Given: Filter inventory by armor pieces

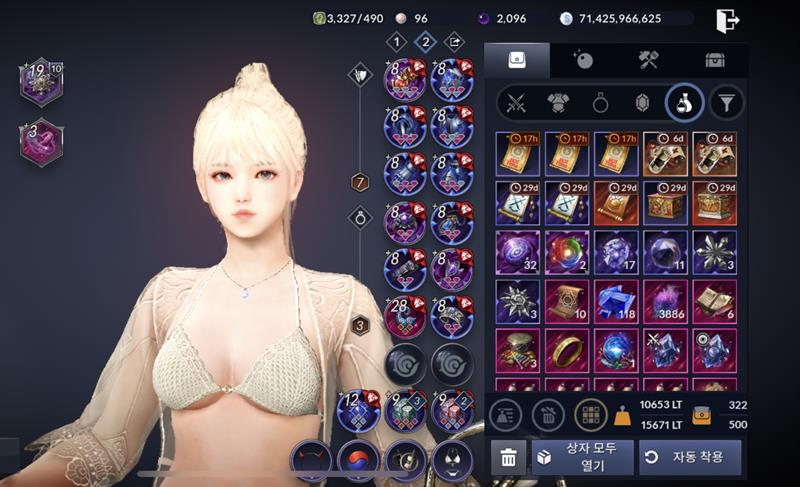Looking at the screenshot, I should tap(558, 102).
